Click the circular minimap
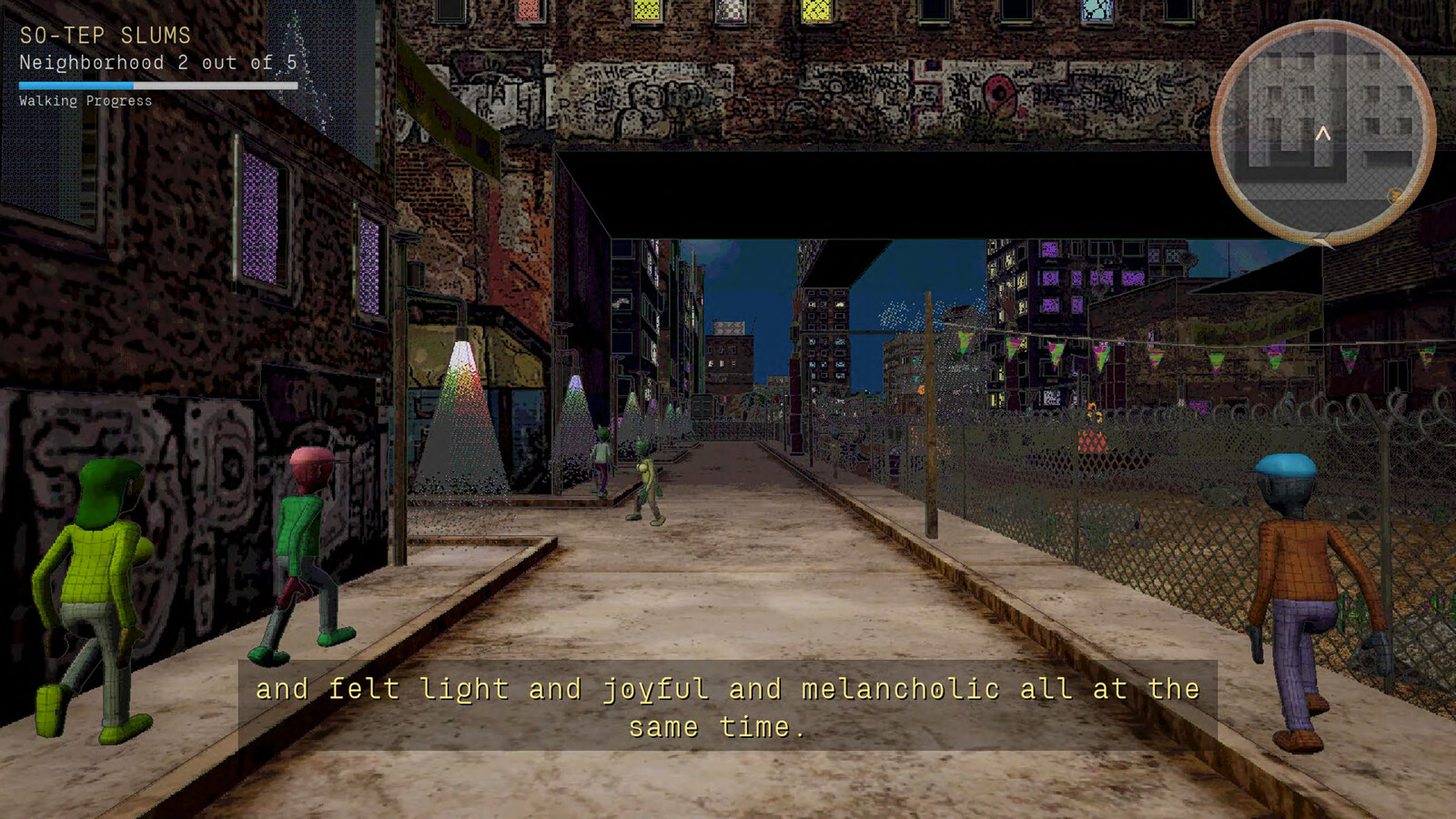1456x819 pixels. (x=1322, y=133)
